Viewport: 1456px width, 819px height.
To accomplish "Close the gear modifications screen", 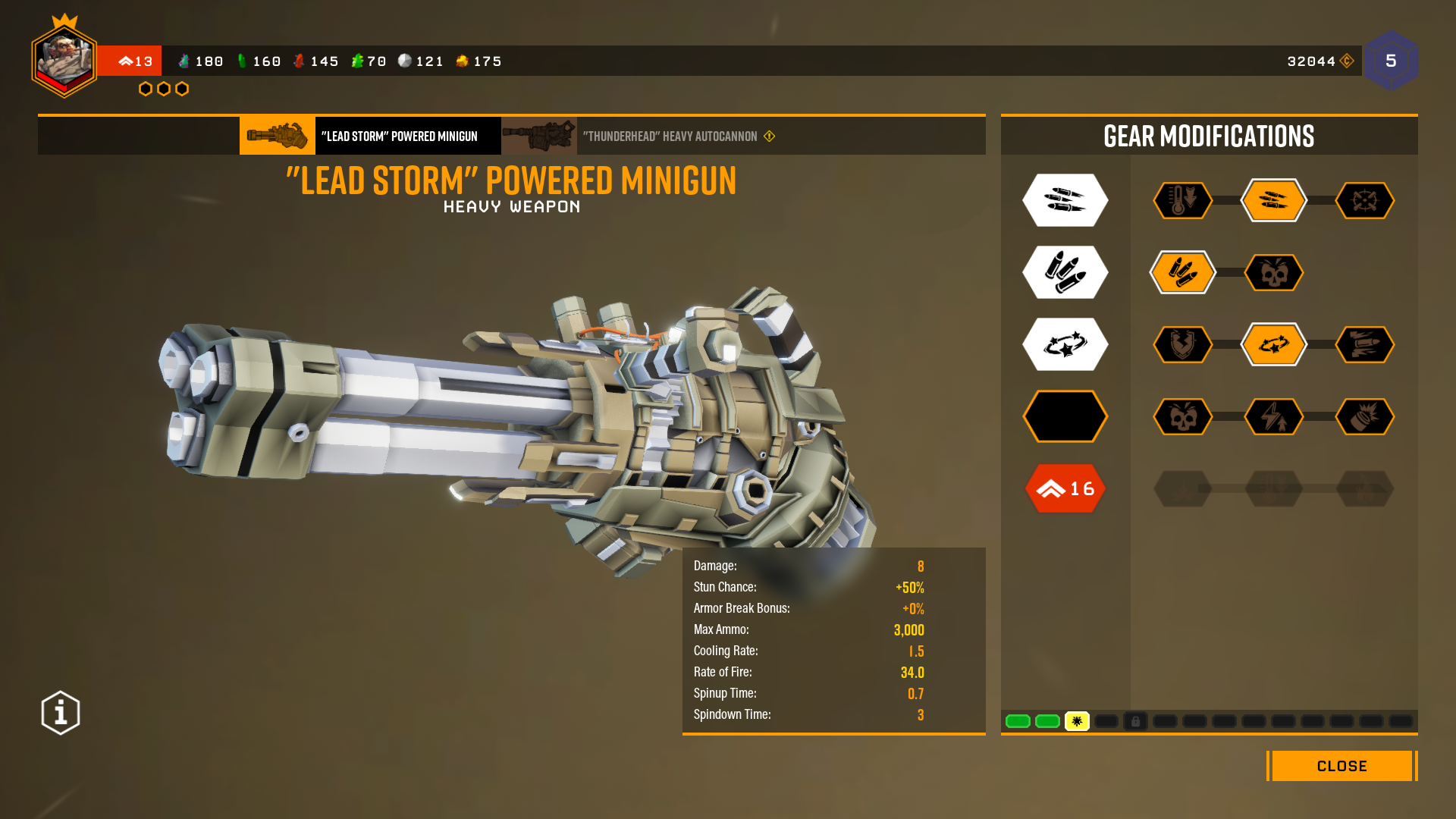I will 1341,766.
